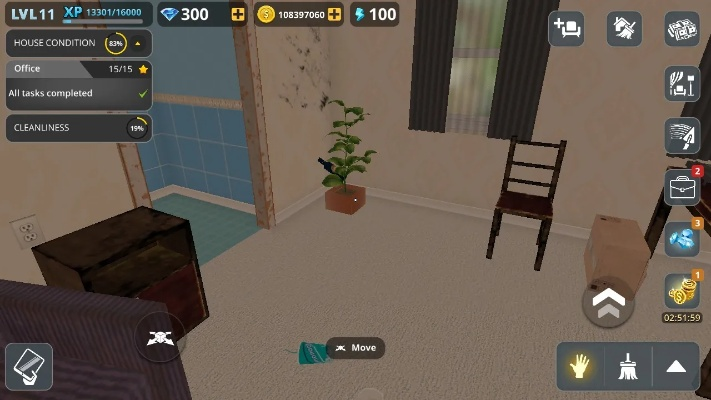The width and height of the screenshot is (711, 400).
Task: Select the broom cleaning tool
Action: [x=628, y=367]
